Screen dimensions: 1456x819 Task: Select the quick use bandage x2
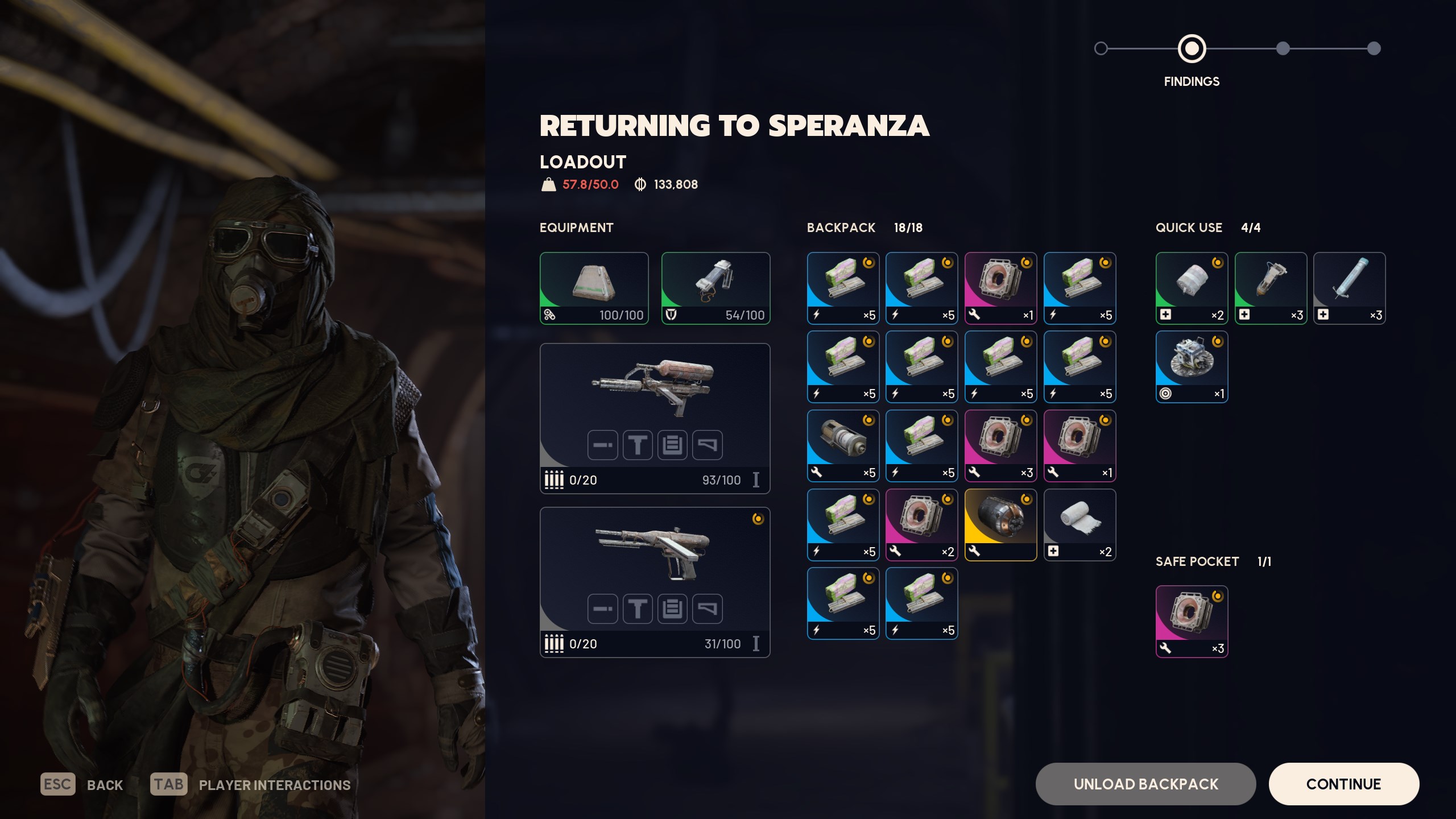[x=1192, y=288]
